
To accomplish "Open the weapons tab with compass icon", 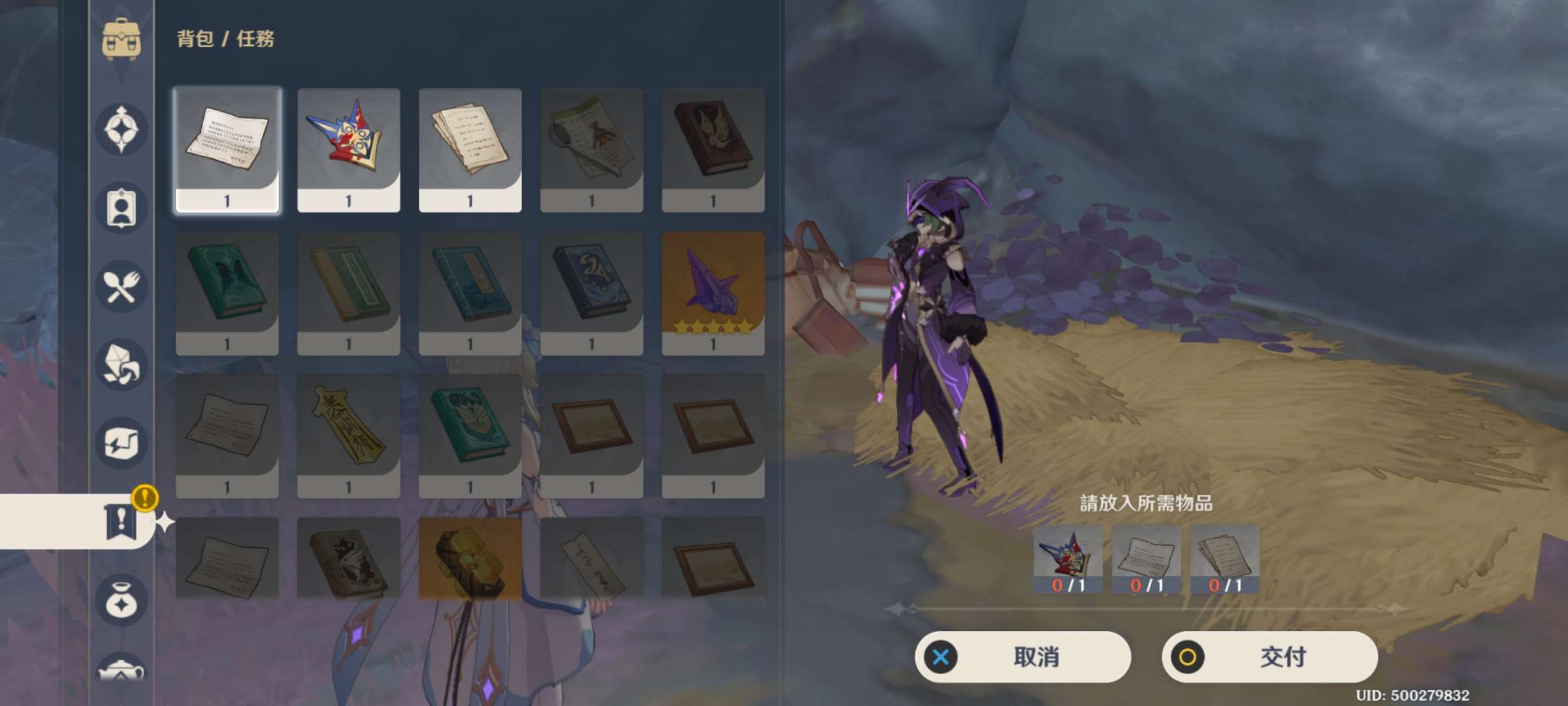I will tap(122, 129).
